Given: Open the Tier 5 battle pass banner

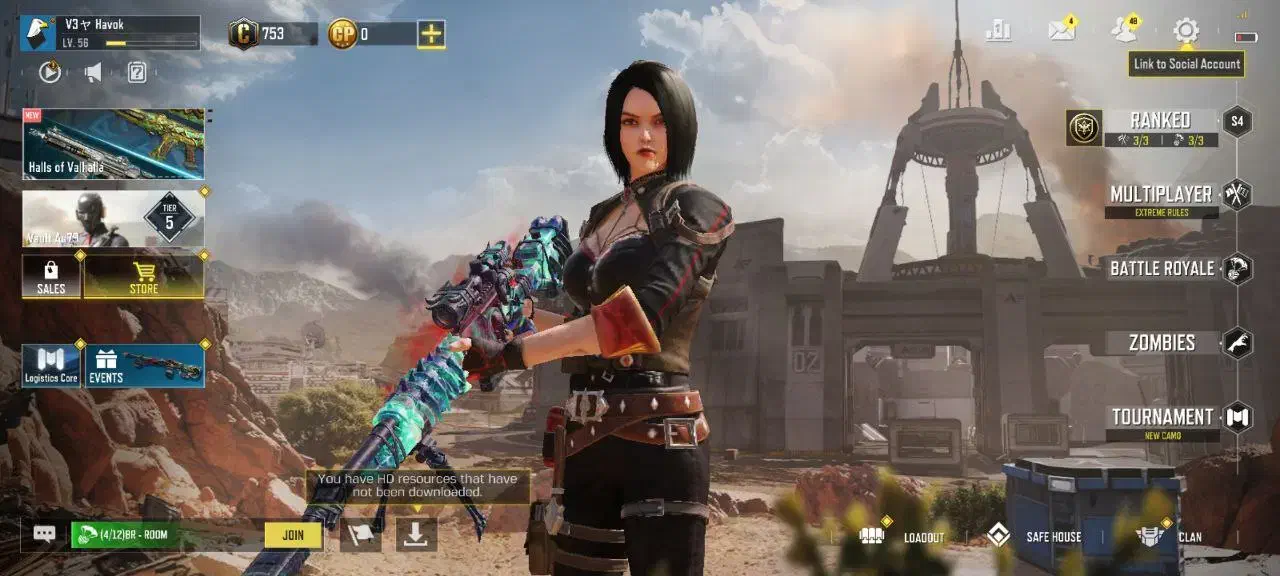Looking at the screenshot, I should click(113, 219).
